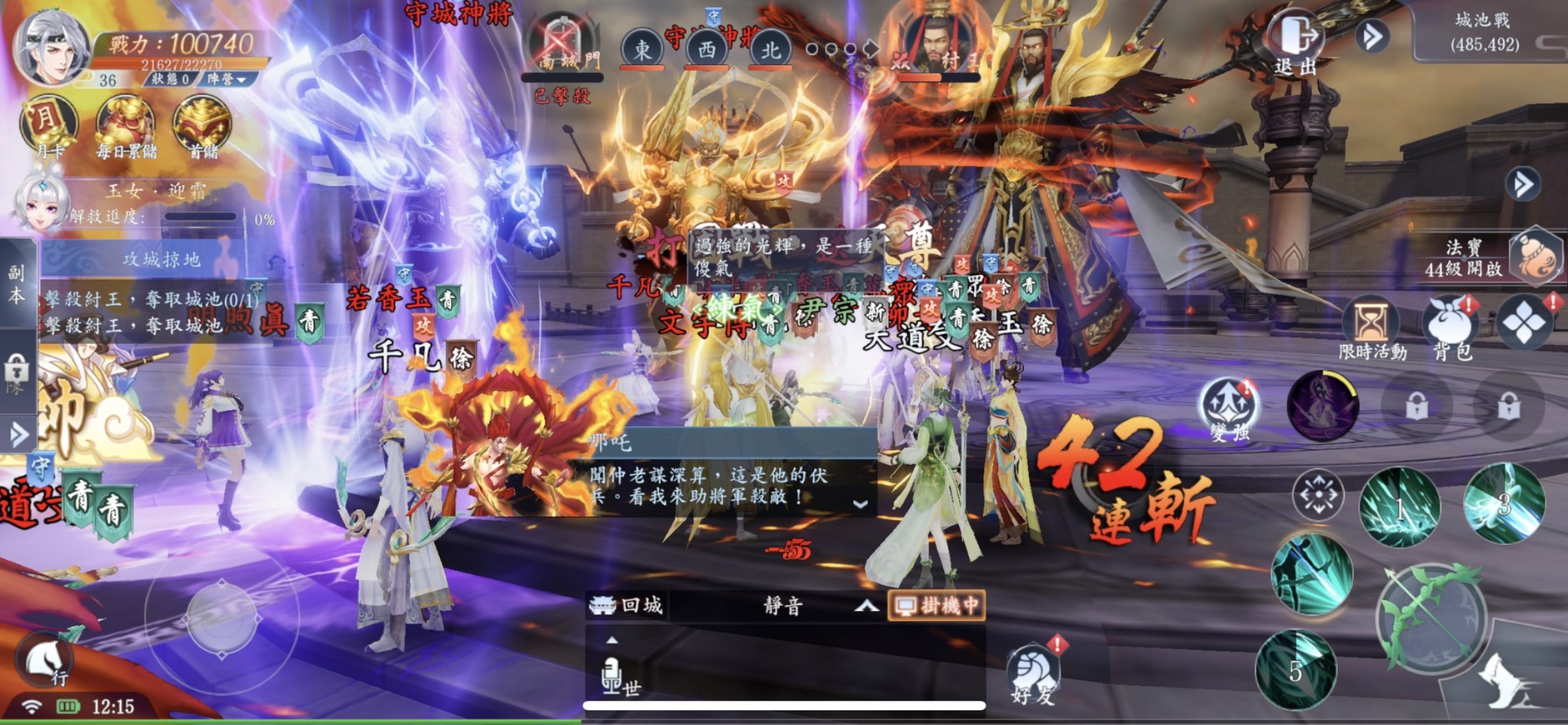Open the 每日累儲 daily recharge reward
The width and height of the screenshot is (1568, 725).
pos(126,127)
